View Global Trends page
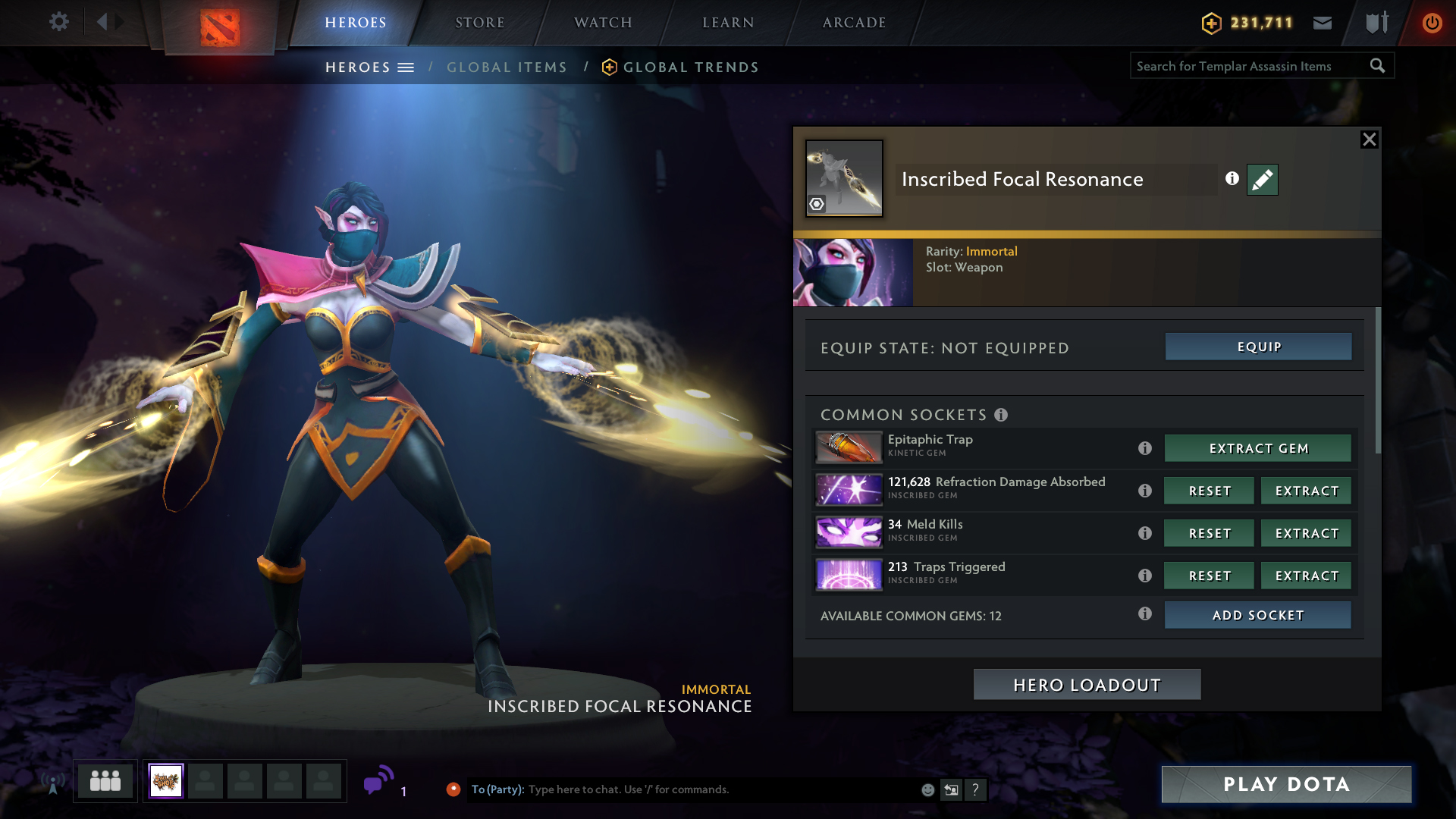 690,67
